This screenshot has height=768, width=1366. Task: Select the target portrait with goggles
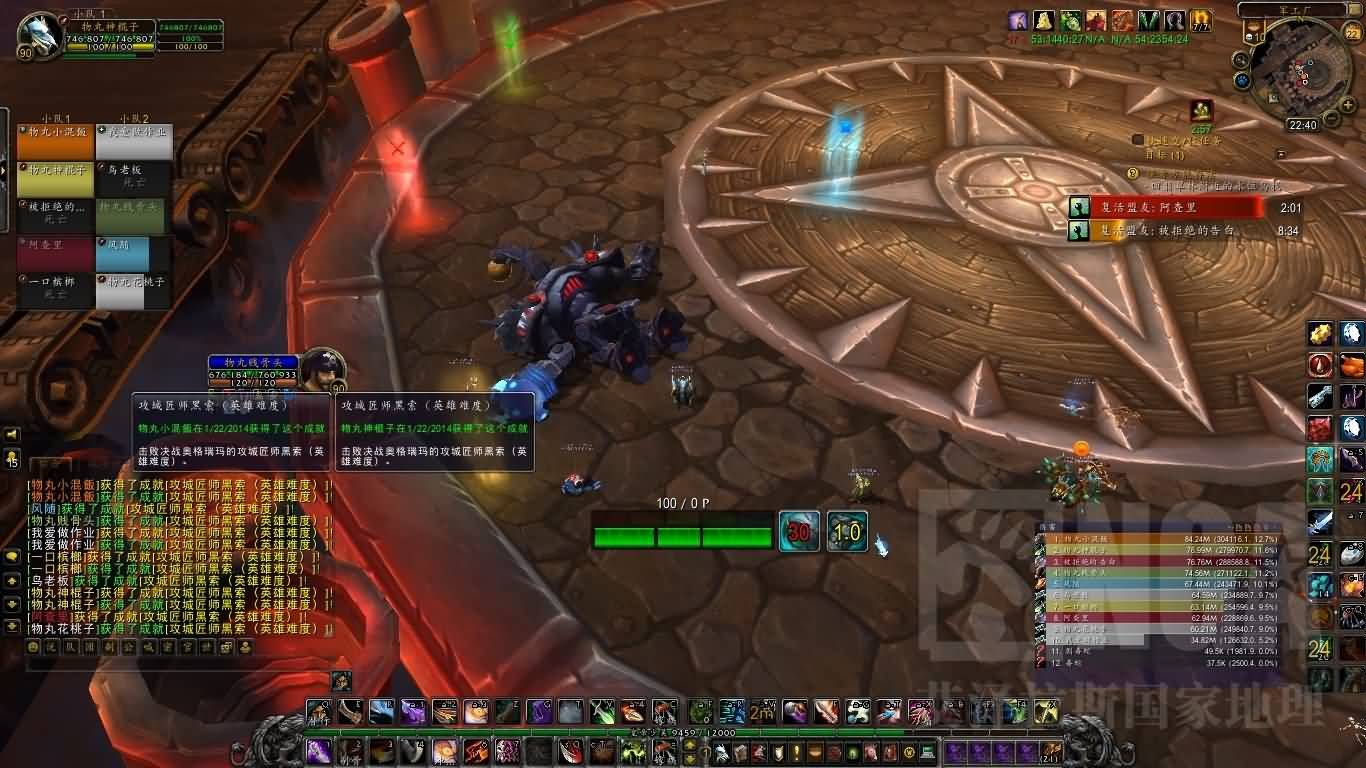[322, 370]
